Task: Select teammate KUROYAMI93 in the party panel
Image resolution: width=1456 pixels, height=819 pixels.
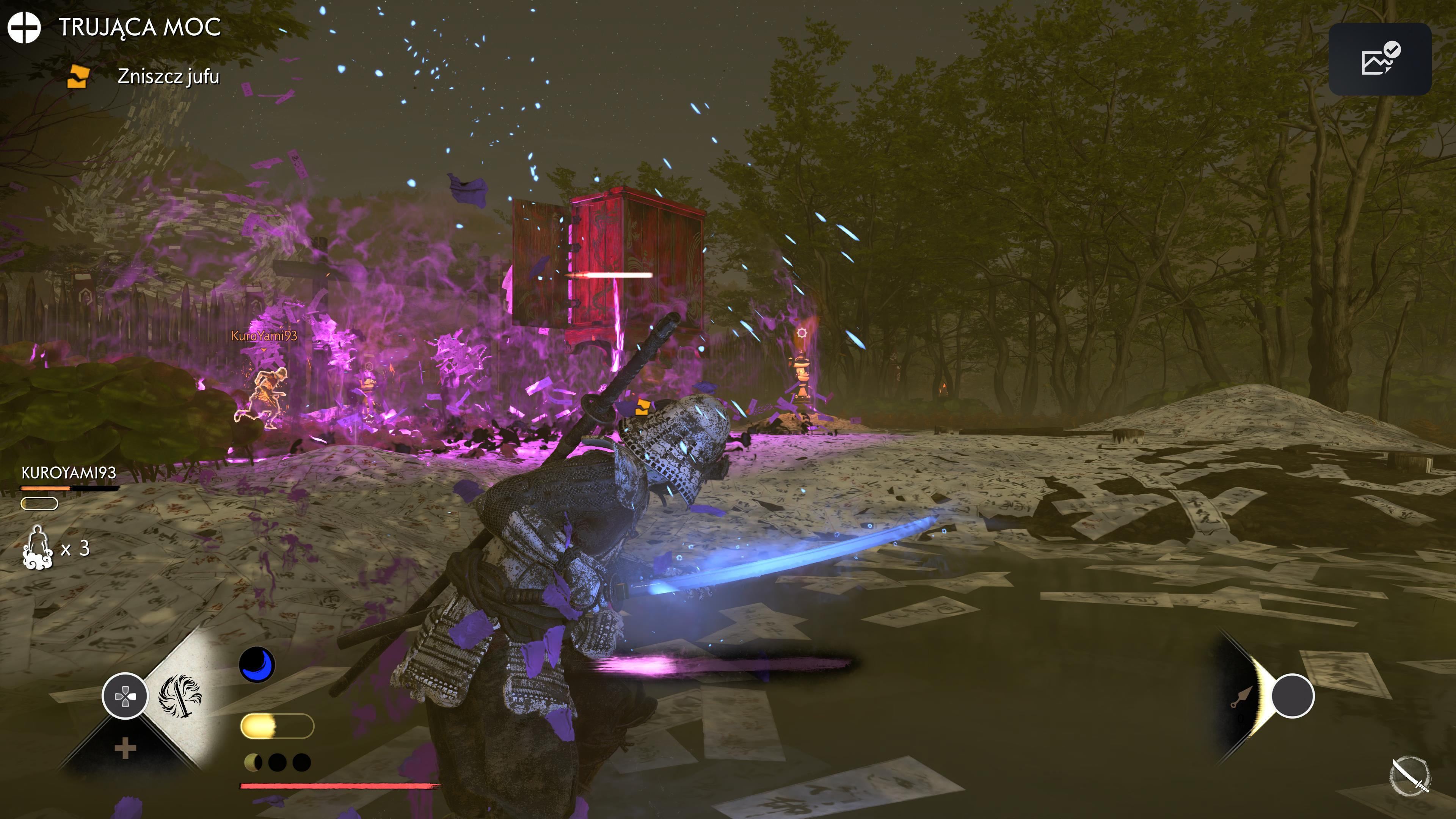Action: [68, 472]
